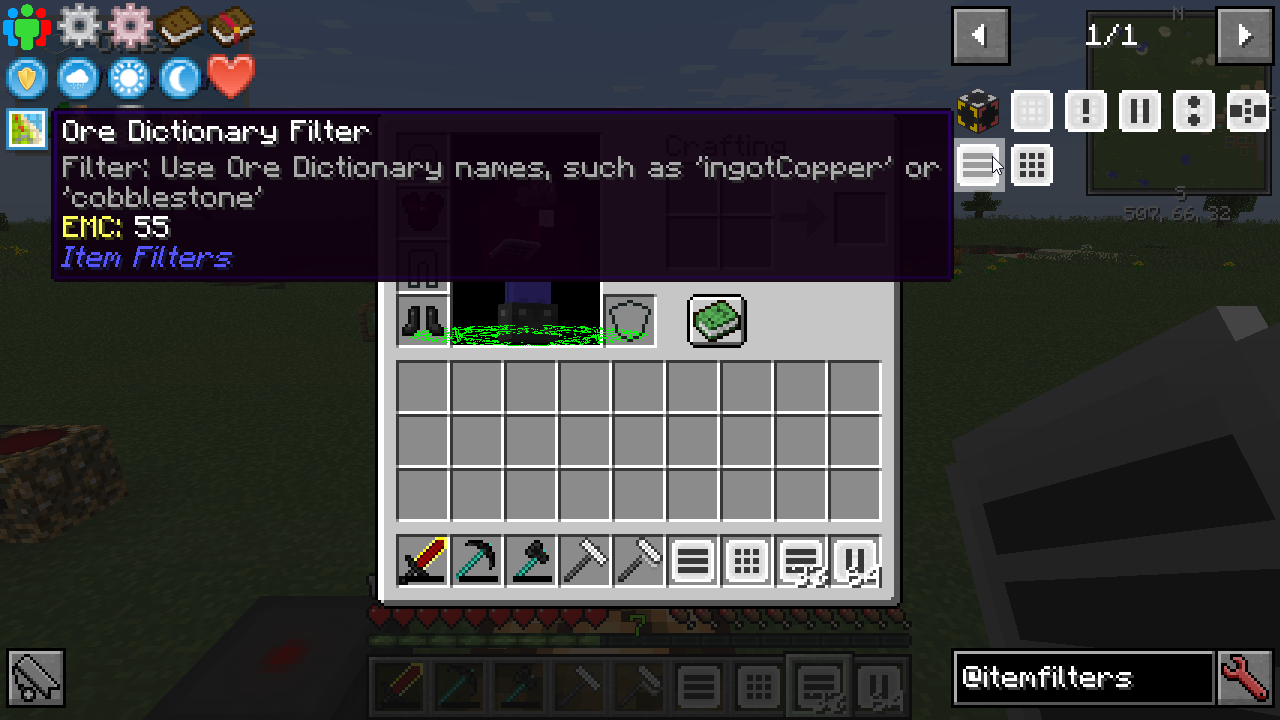Image resolution: width=1280 pixels, height=720 pixels.
Task: Toggle rain with the cloud weather button
Action: click(78, 78)
